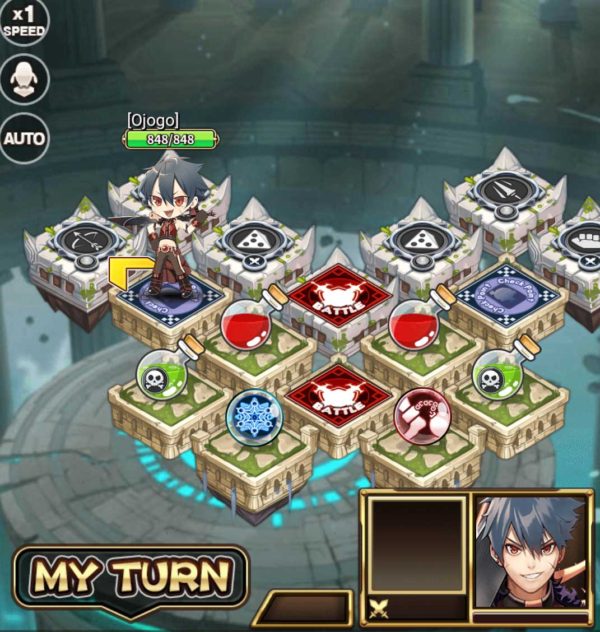Open the hero portrait in the corner

(x=530, y=552)
